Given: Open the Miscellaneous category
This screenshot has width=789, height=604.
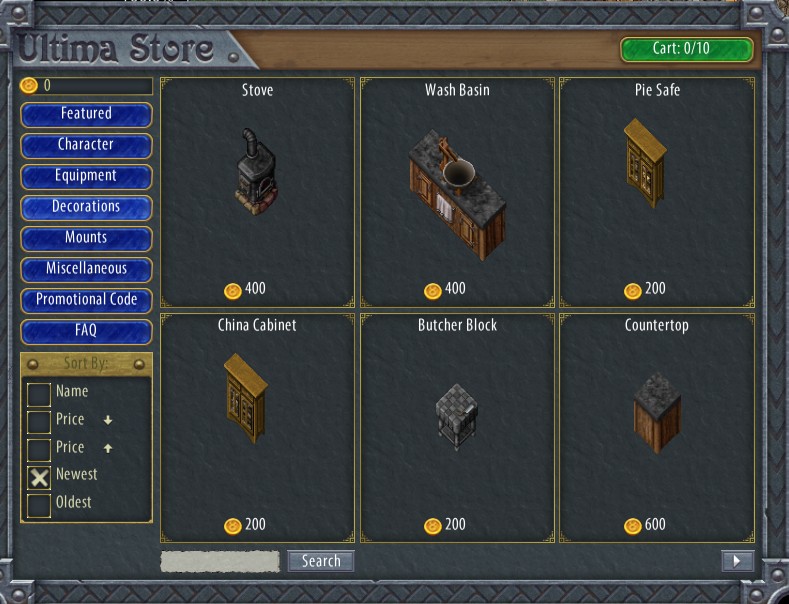Looking at the screenshot, I should click(86, 269).
